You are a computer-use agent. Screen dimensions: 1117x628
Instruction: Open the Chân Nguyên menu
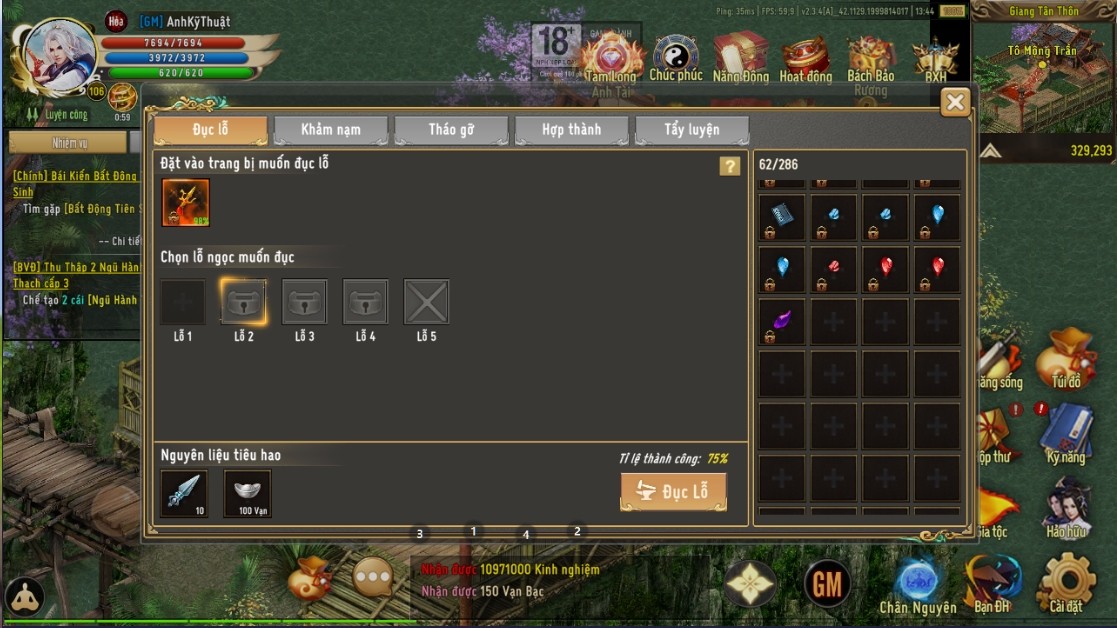click(x=917, y=585)
